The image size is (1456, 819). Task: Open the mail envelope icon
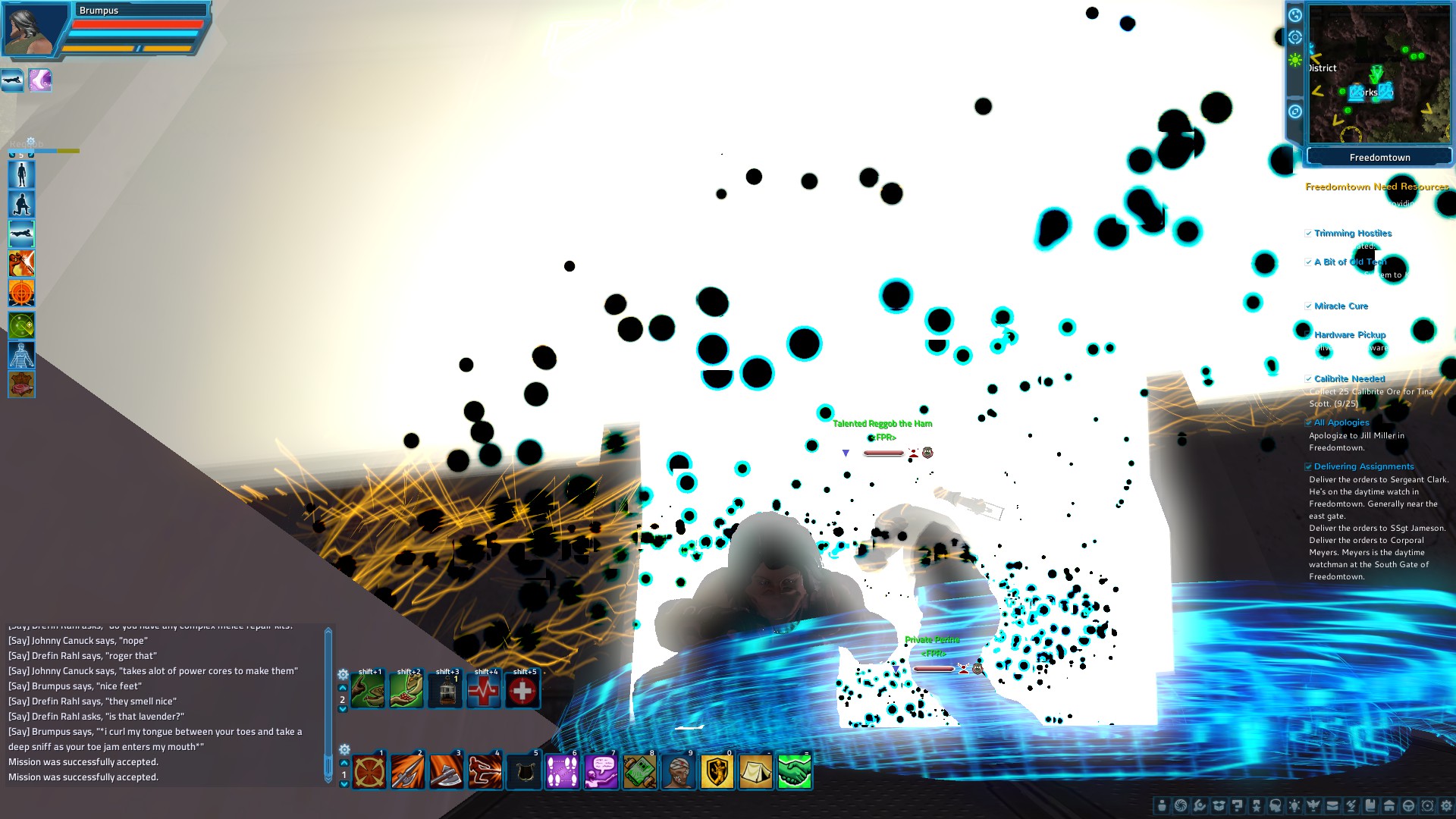tap(1332, 805)
